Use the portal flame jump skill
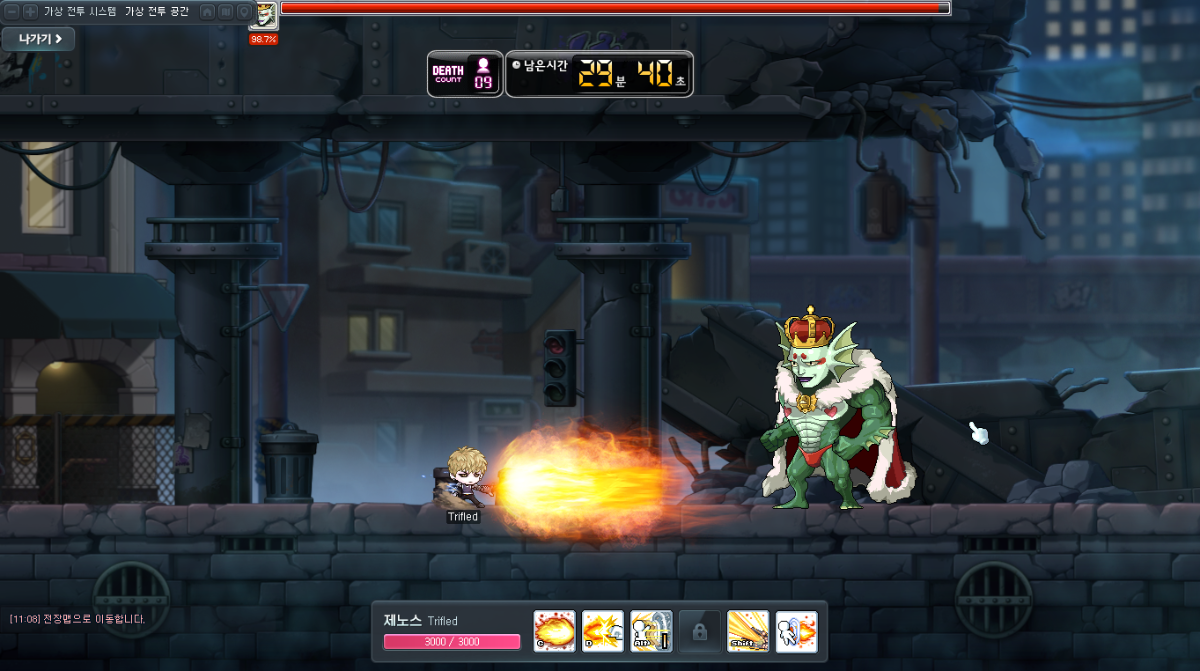Screen dimensions: 1200x671 pyautogui.click(x=797, y=631)
